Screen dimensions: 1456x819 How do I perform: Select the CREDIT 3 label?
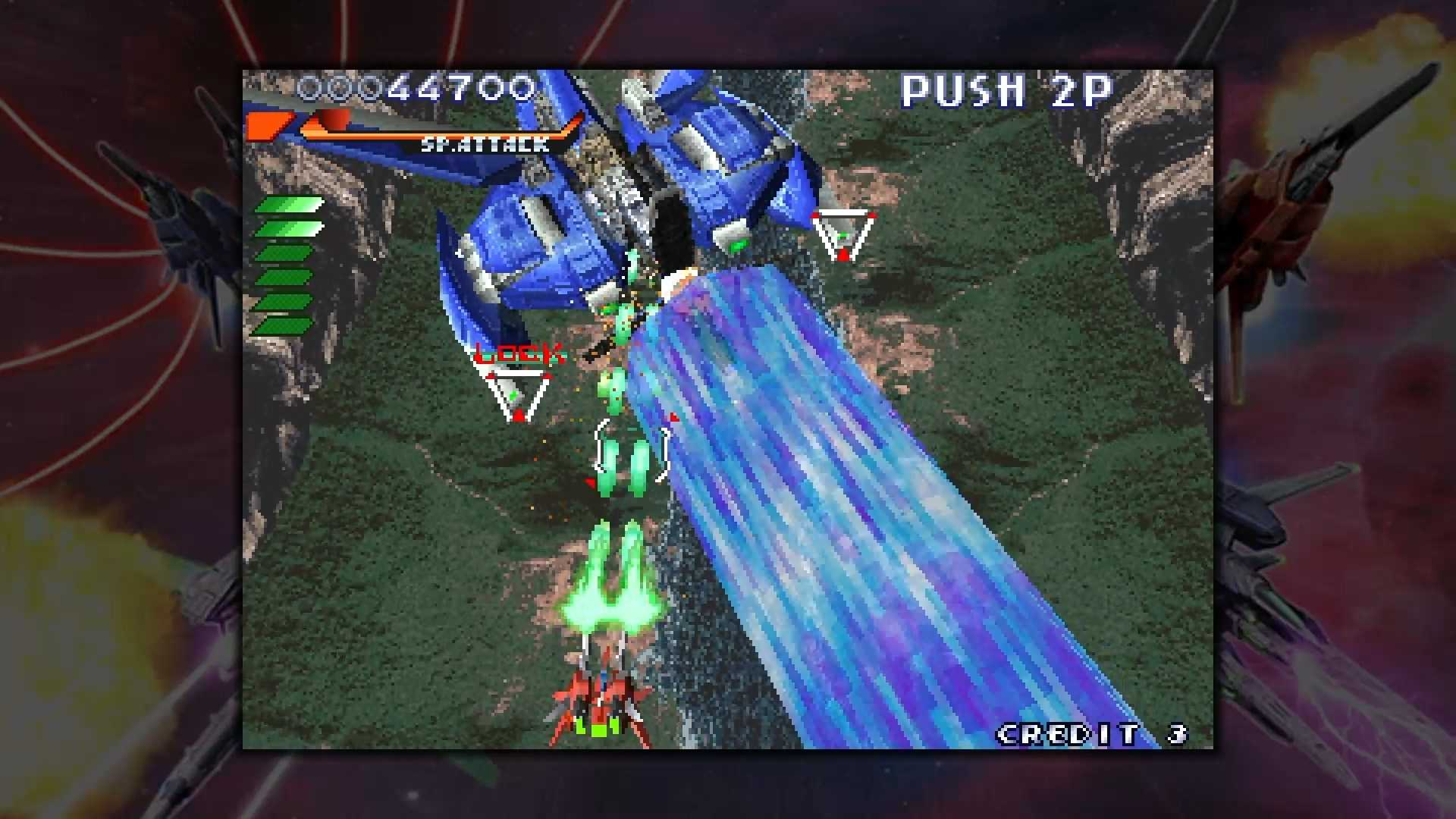pos(1090,733)
